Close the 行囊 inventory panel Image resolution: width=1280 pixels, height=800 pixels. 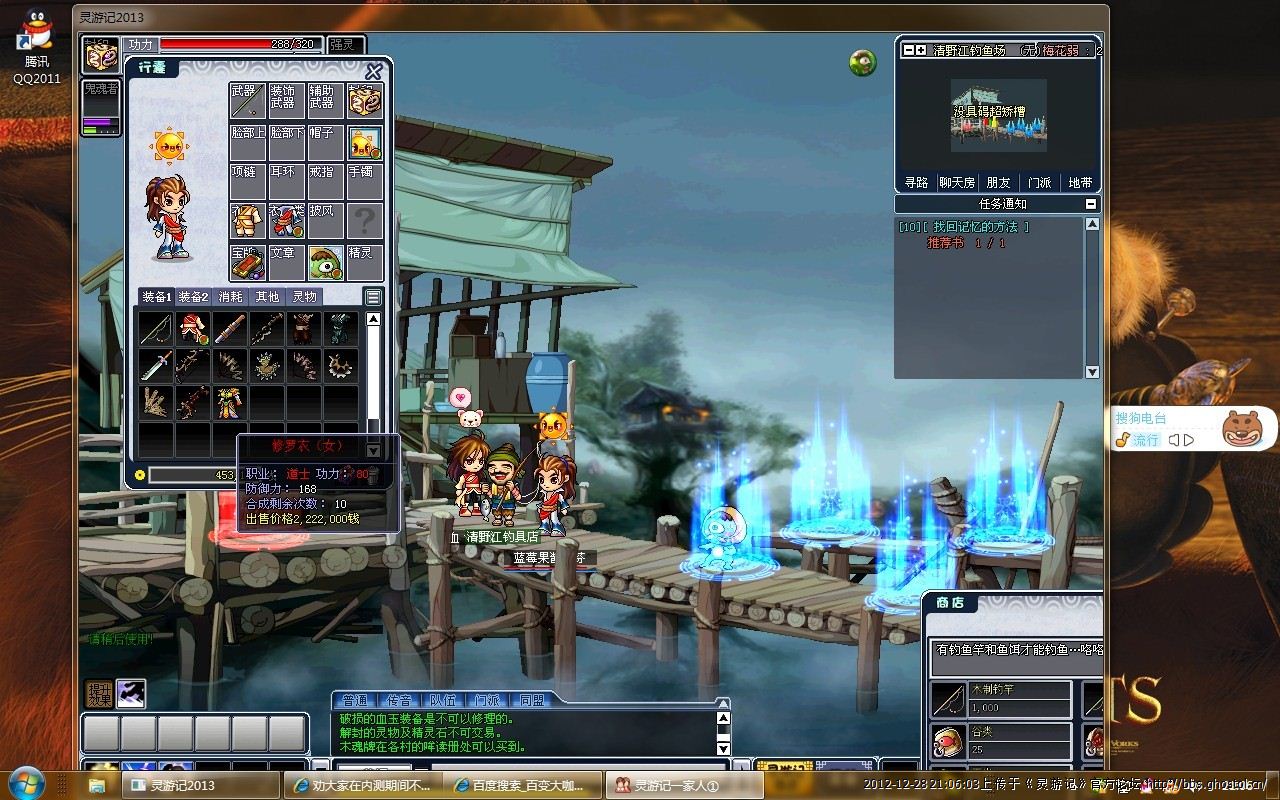374,71
